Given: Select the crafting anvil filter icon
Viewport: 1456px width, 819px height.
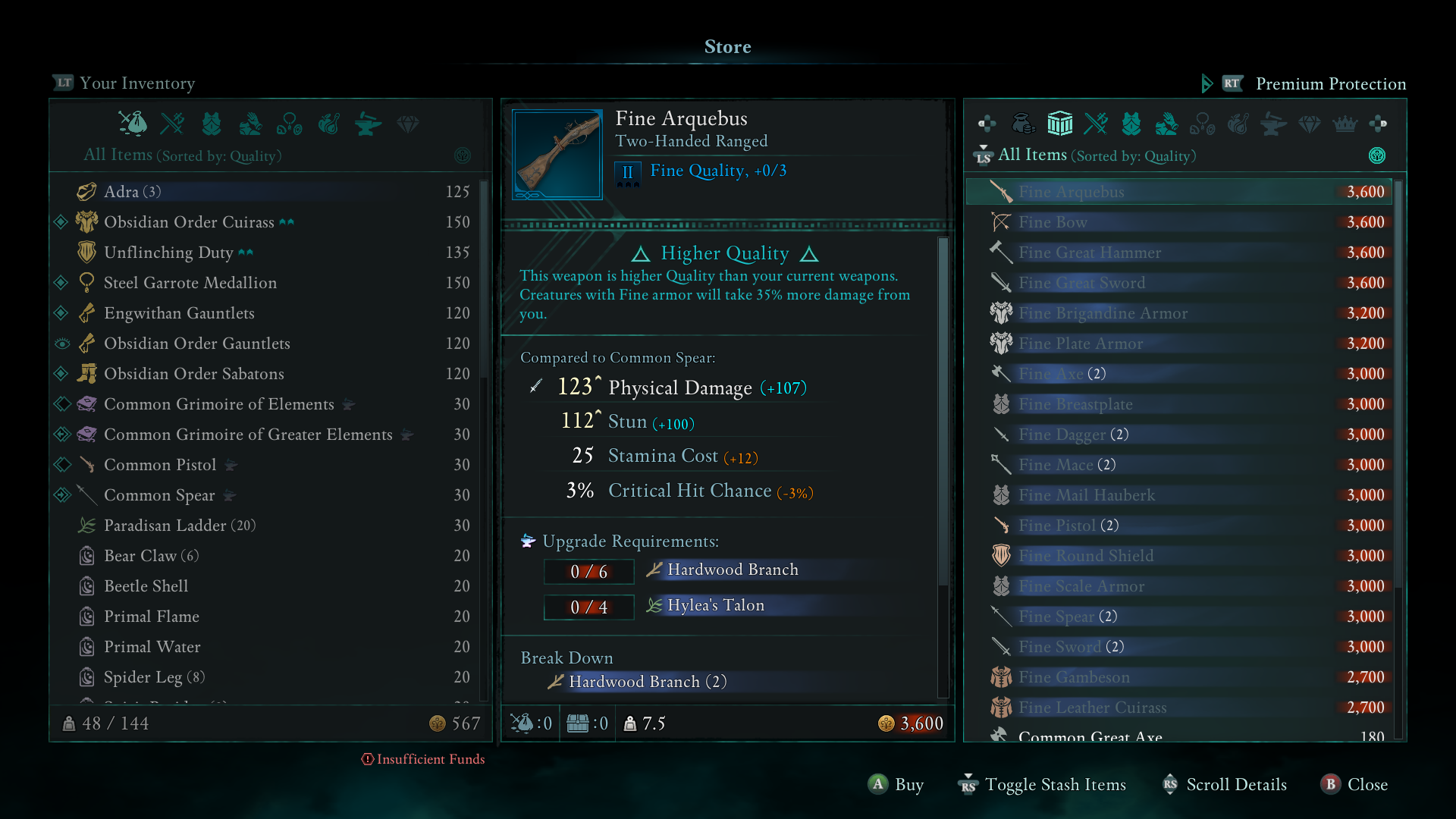Looking at the screenshot, I should (x=368, y=124).
